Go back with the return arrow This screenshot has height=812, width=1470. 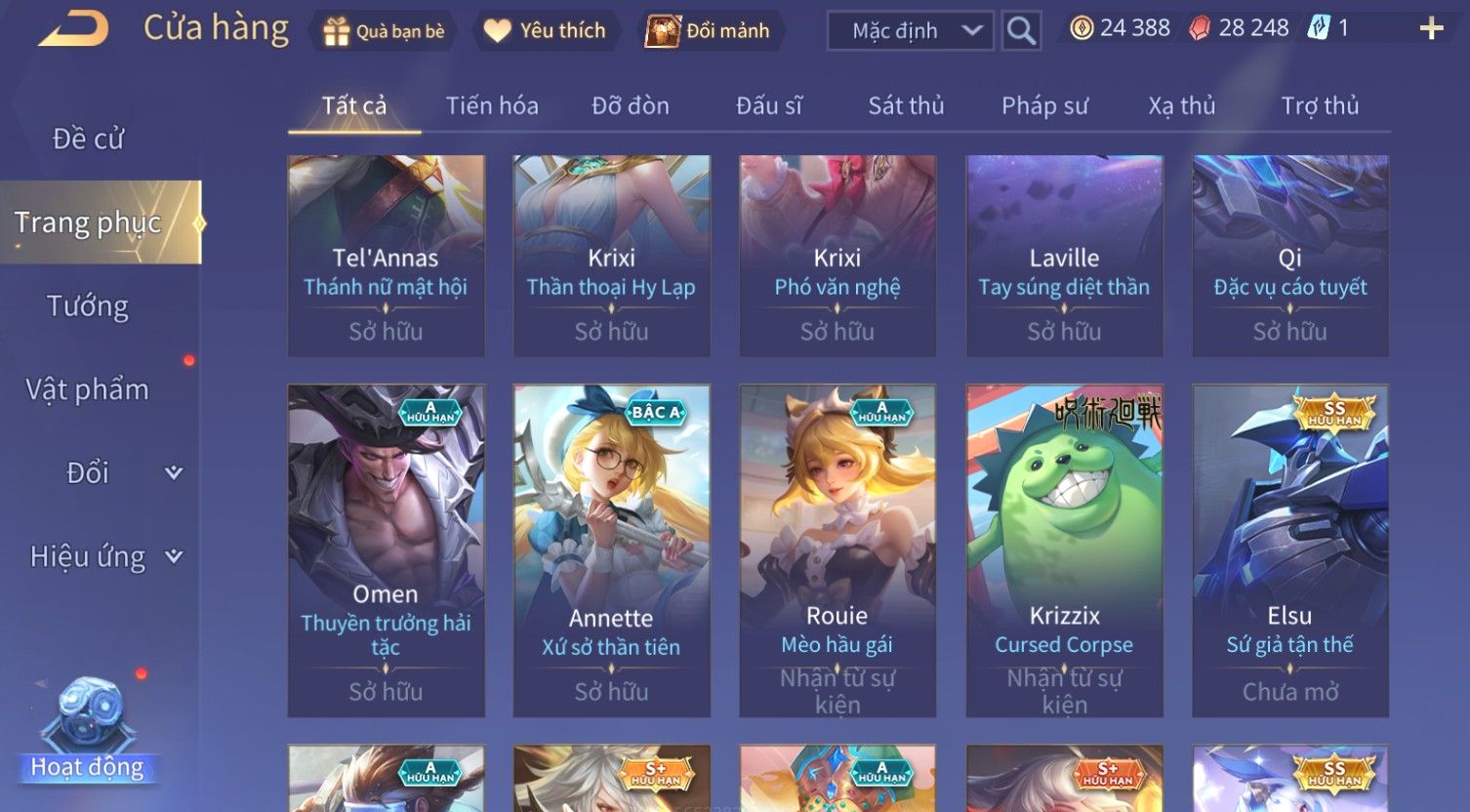tap(74, 28)
